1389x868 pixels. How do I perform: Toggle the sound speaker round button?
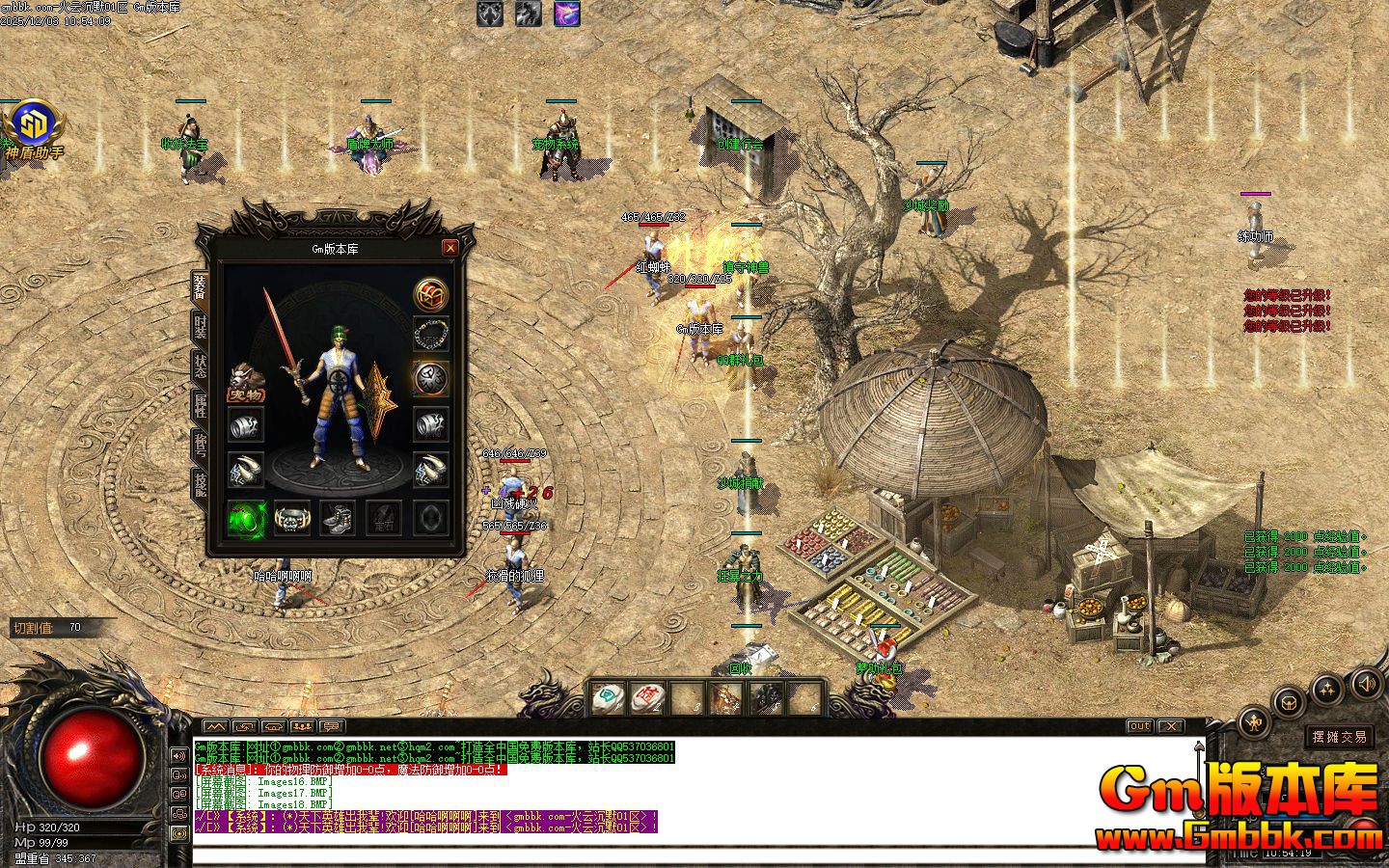[1367, 685]
